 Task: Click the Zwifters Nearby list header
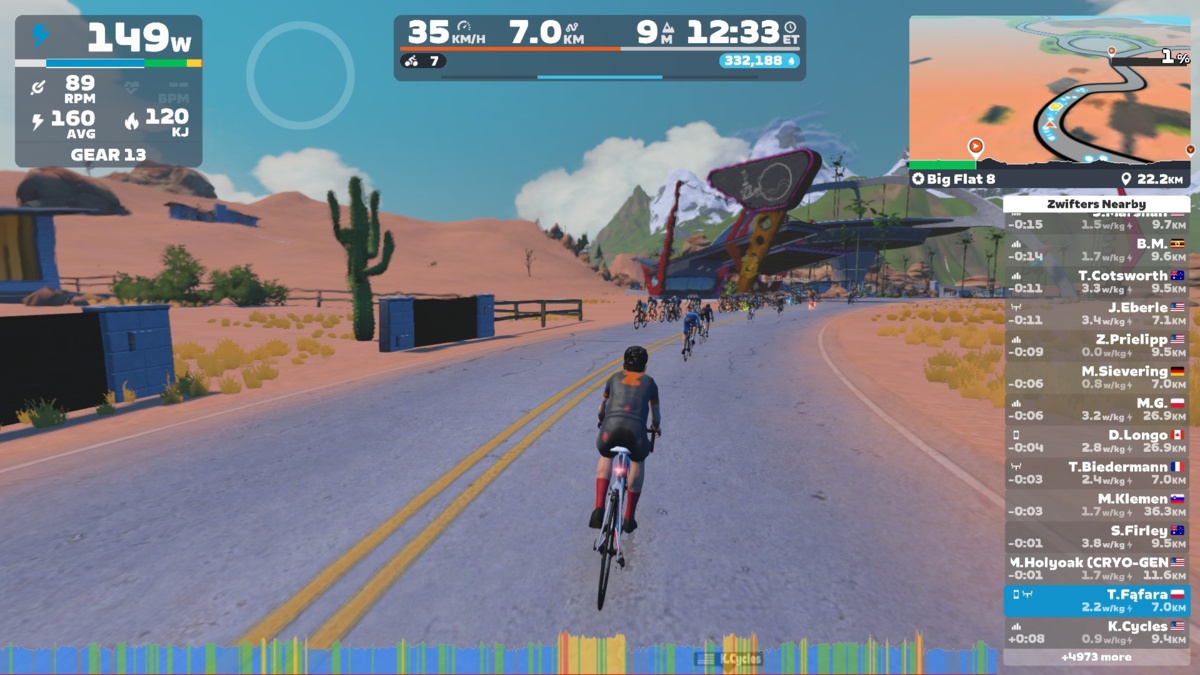tap(1097, 204)
